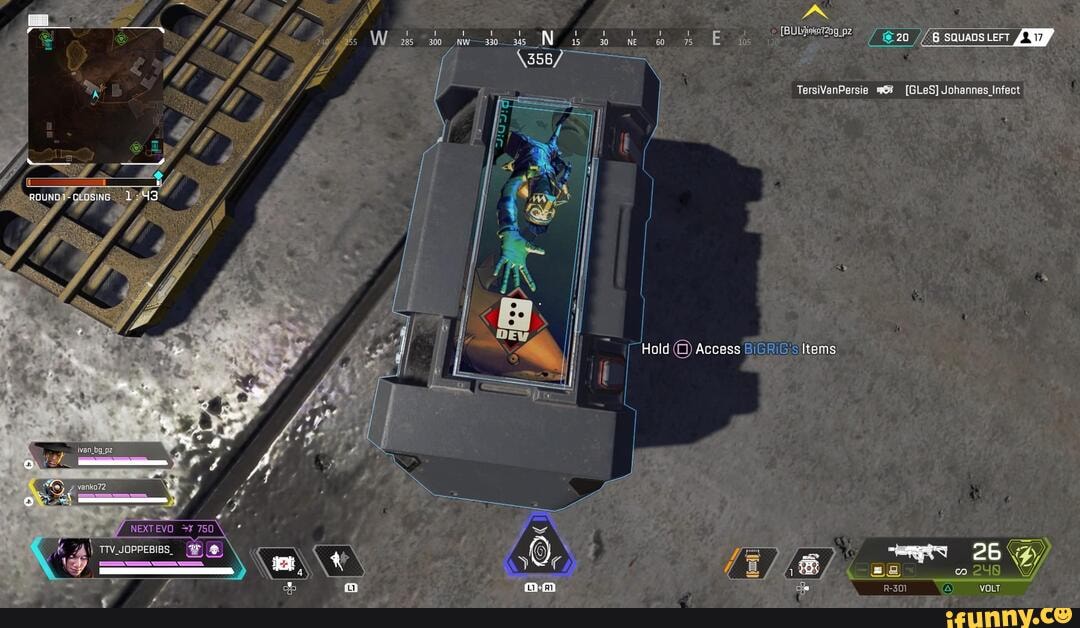Switch to the Volt weapon tab

989,589
